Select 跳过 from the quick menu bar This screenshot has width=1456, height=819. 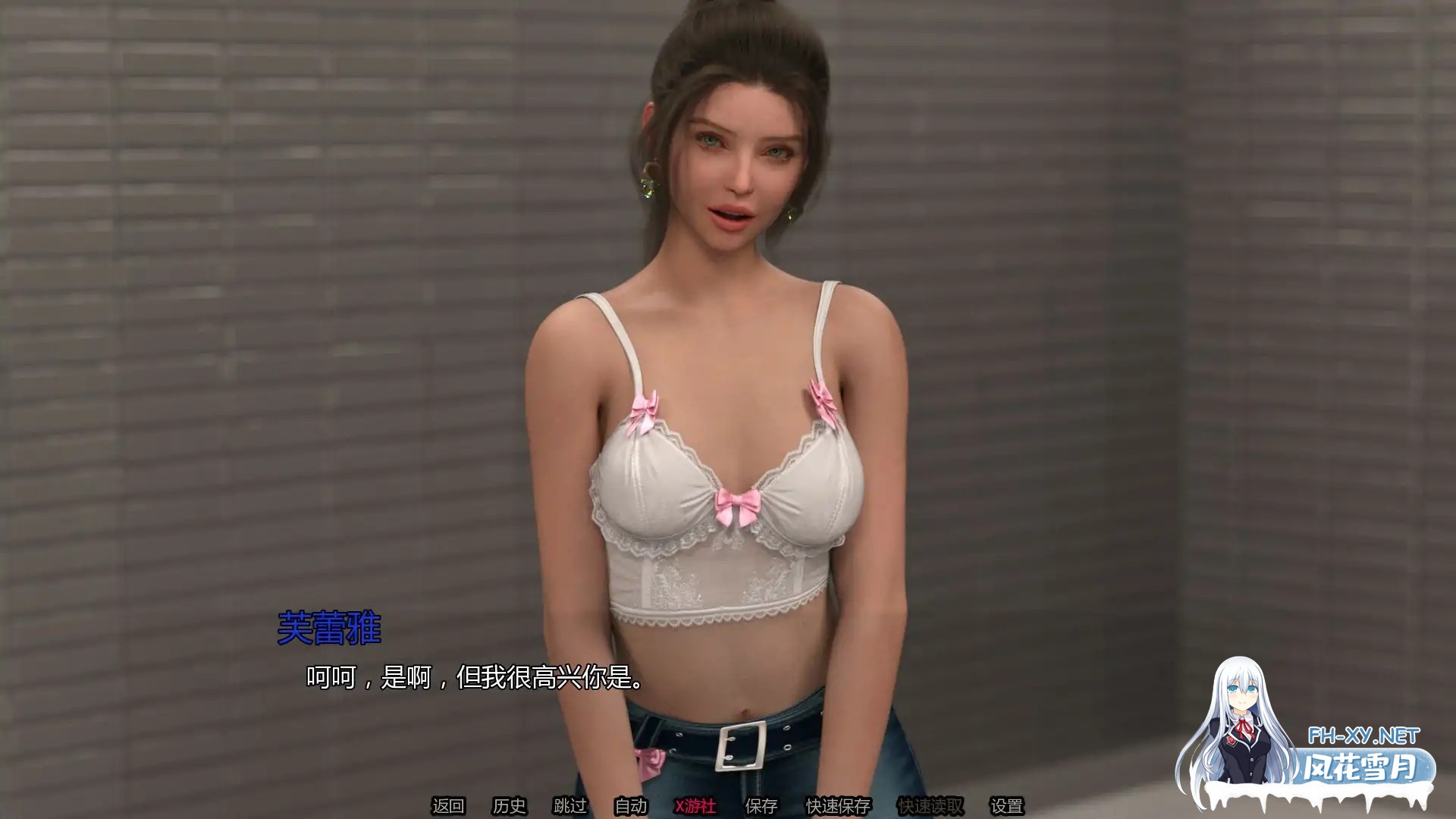click(x=569, y=805)
